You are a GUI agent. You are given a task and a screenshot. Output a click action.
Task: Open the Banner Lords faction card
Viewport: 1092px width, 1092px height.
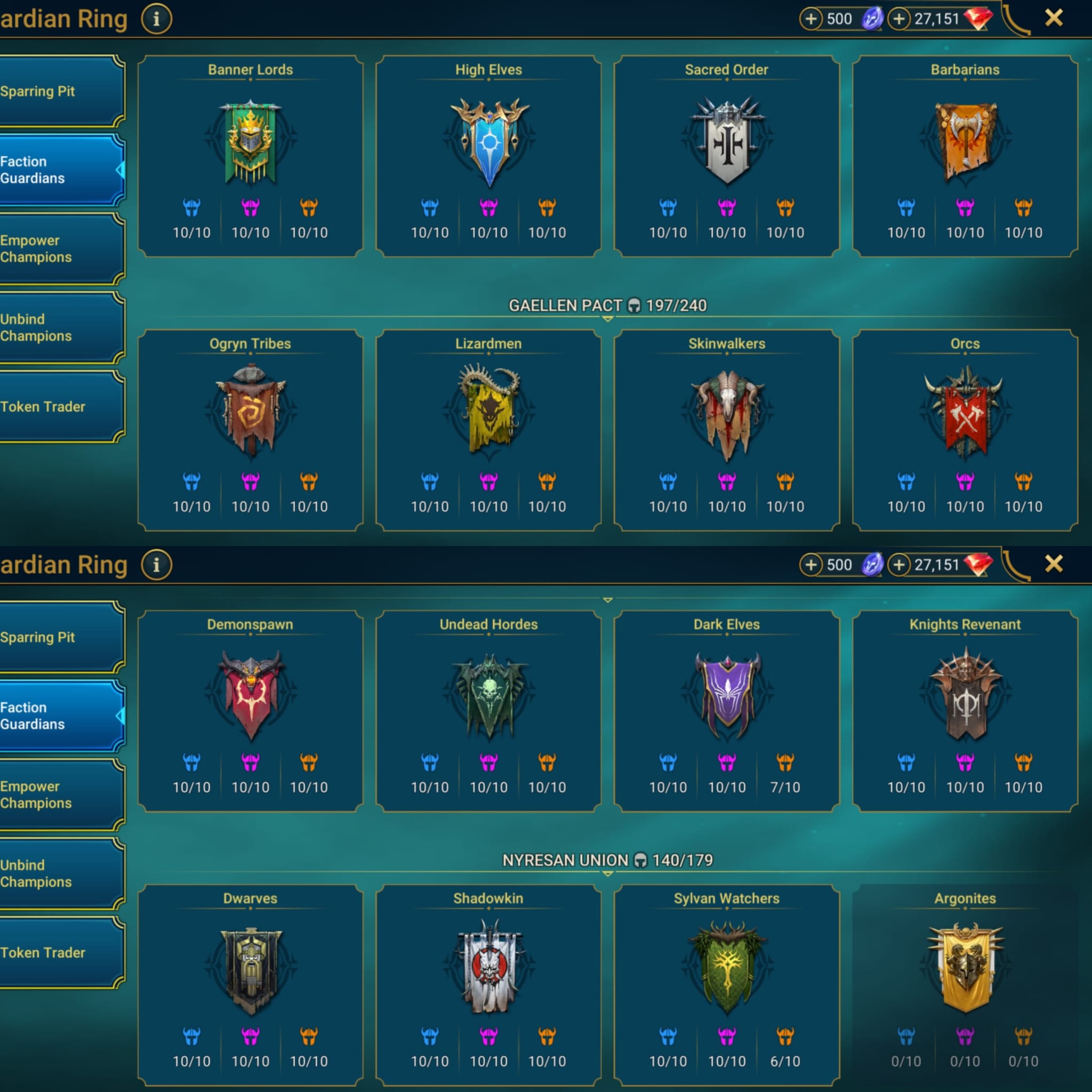coord(250,156)
